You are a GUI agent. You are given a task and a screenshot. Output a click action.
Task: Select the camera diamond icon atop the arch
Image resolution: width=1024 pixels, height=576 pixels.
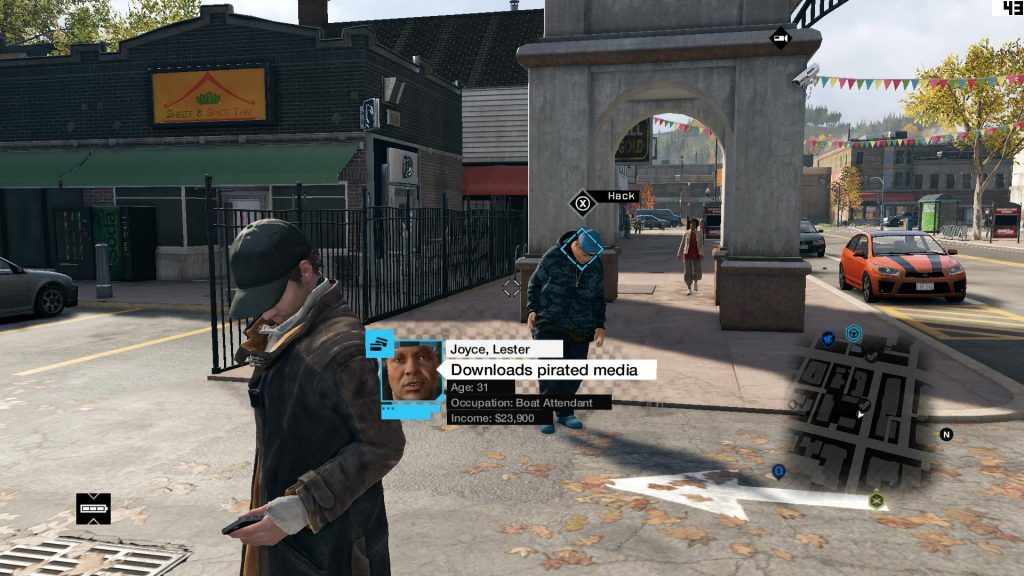780,38
